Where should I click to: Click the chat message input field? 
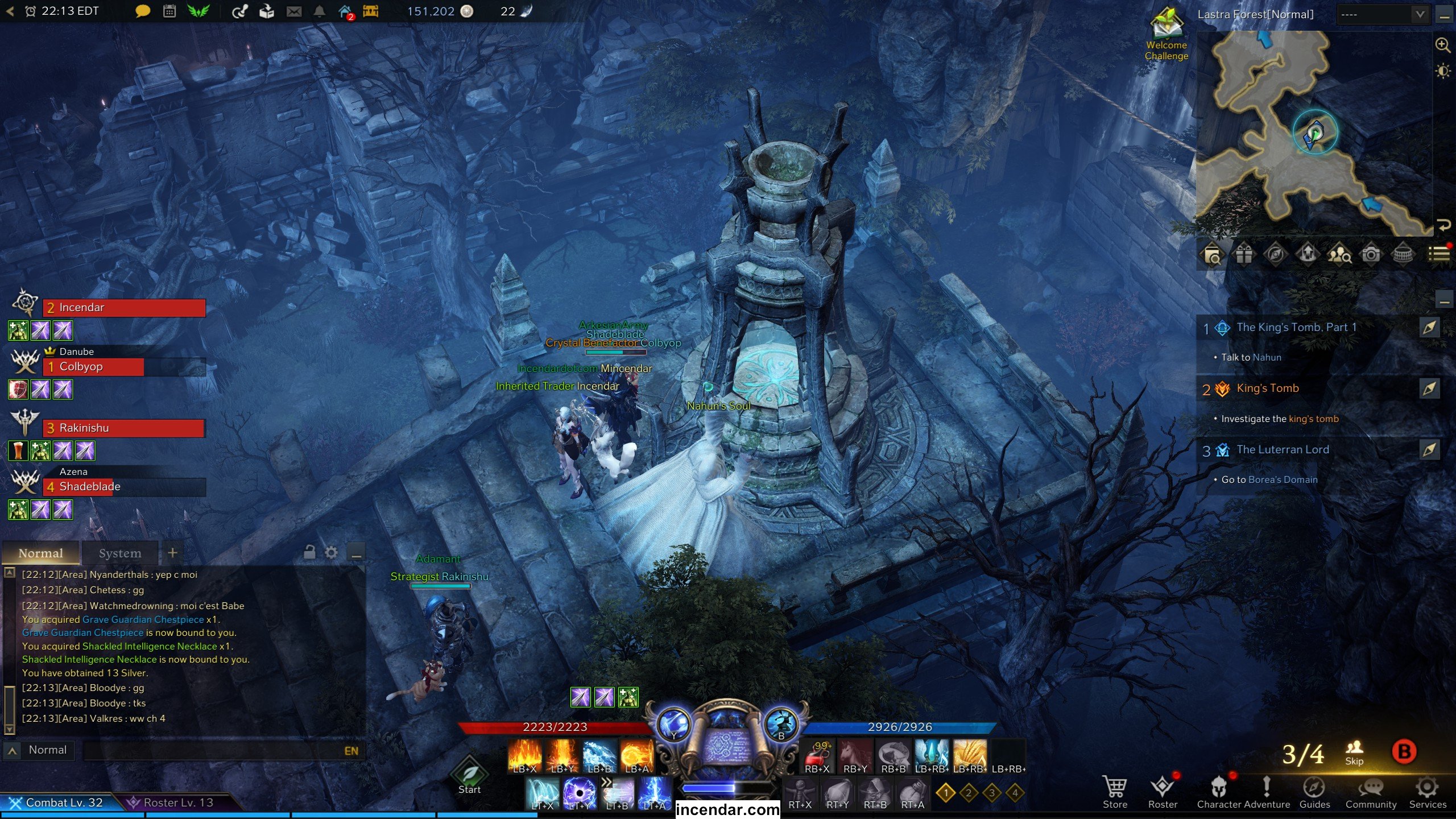coord(216,751)
